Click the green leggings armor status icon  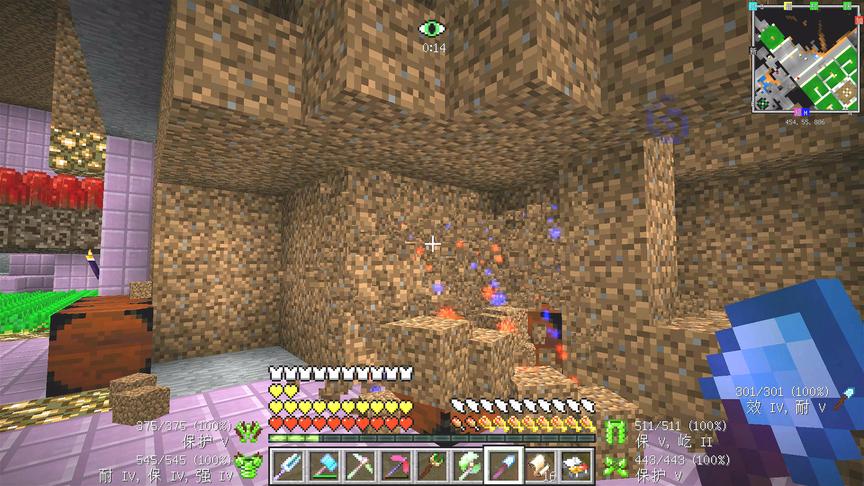pos(616,431)
